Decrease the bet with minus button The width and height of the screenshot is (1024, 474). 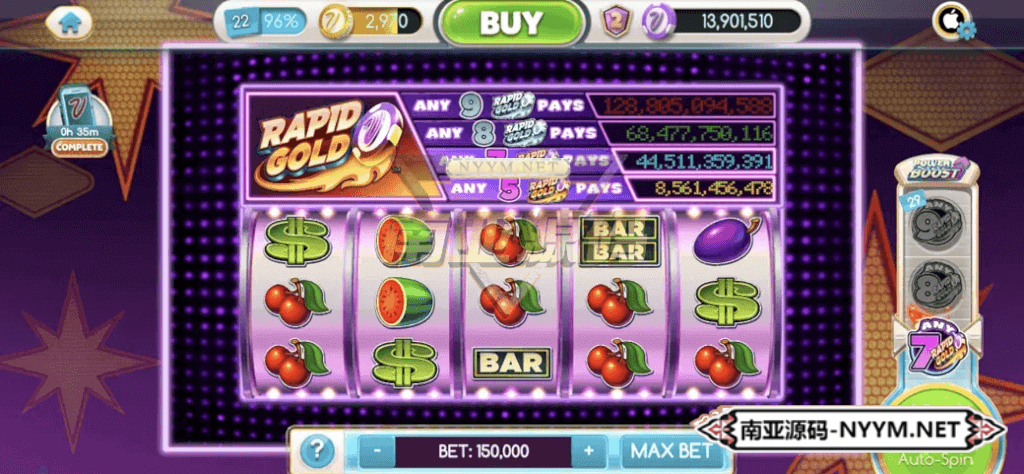(376, 451)
